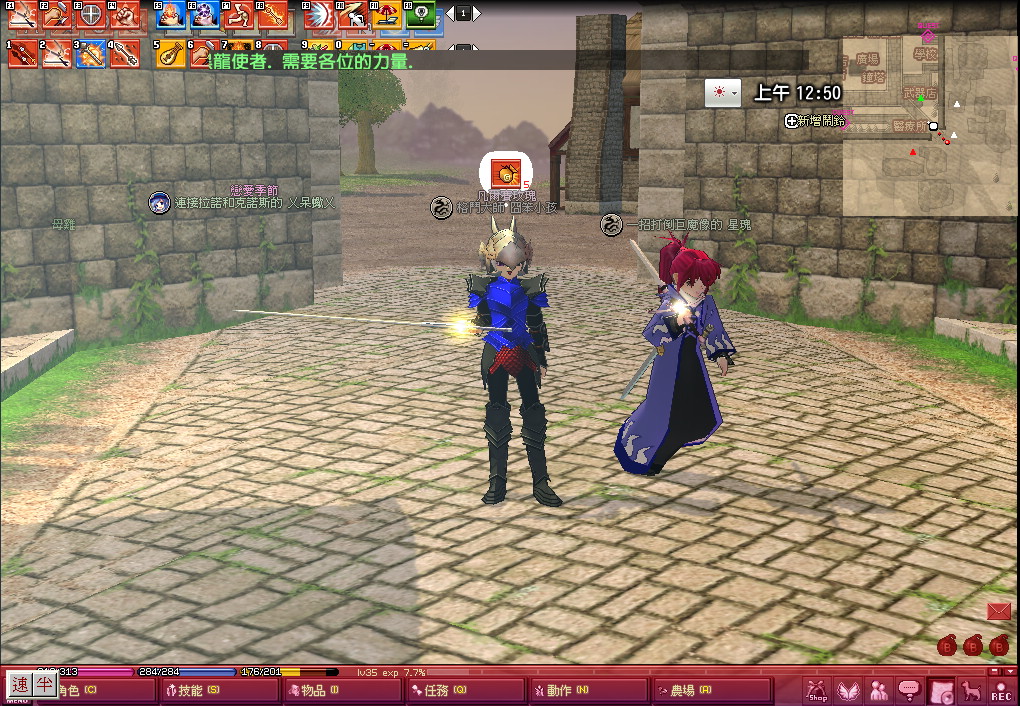1020x706 pixels.
Task: Click 新增鬧鈴 to add an alarm
Action: (816, 121)
